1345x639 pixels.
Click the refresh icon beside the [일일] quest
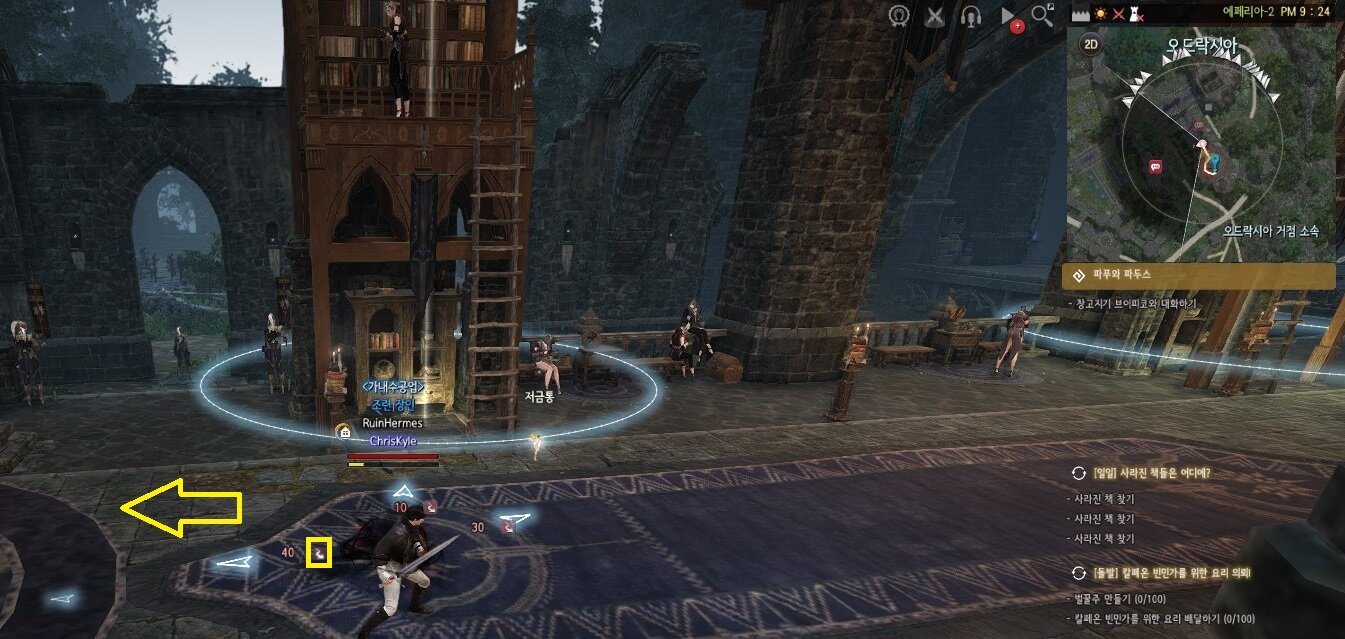point(1078,473)
